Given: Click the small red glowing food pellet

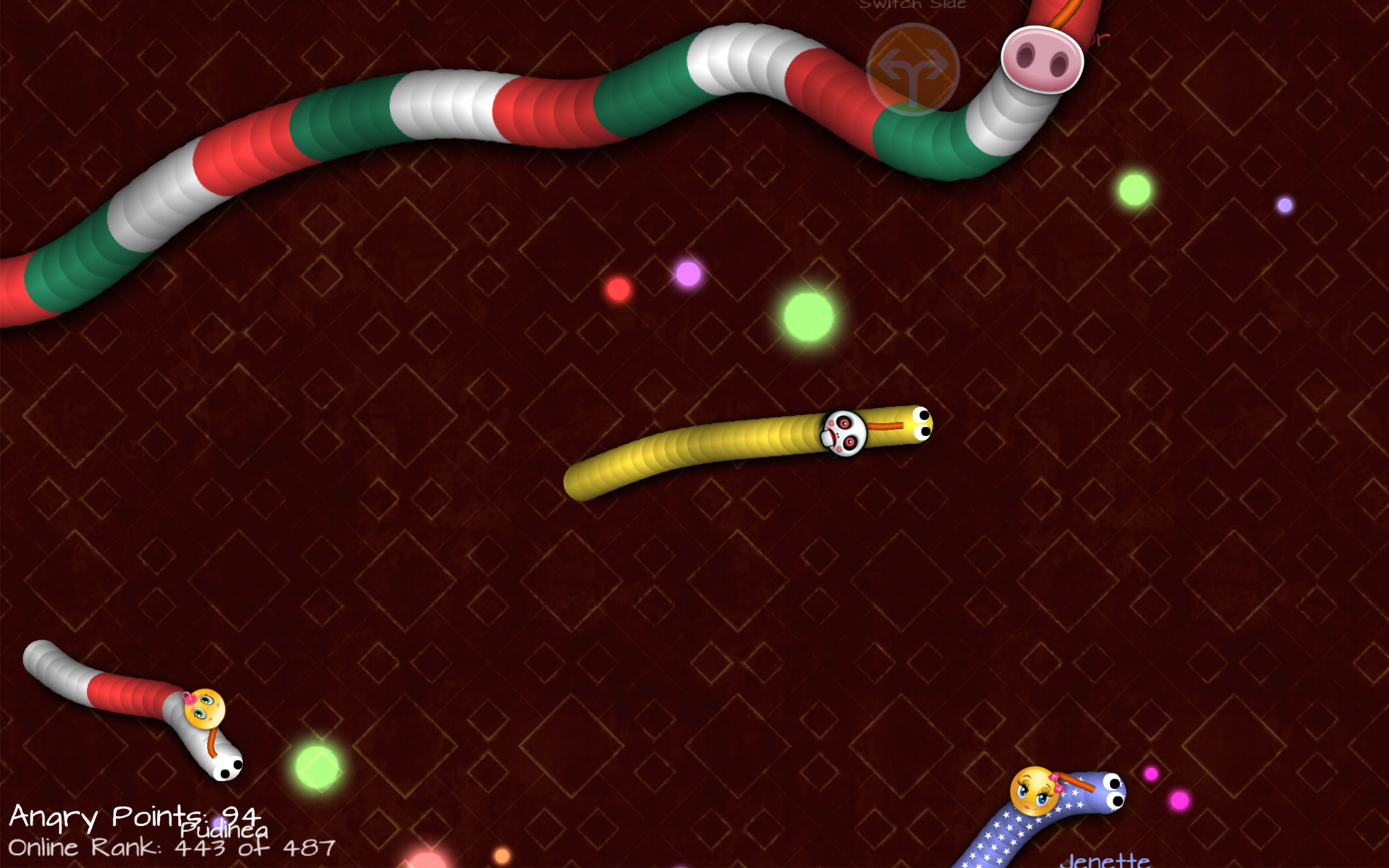Looking at the screenshot, I should coord(619,289).
